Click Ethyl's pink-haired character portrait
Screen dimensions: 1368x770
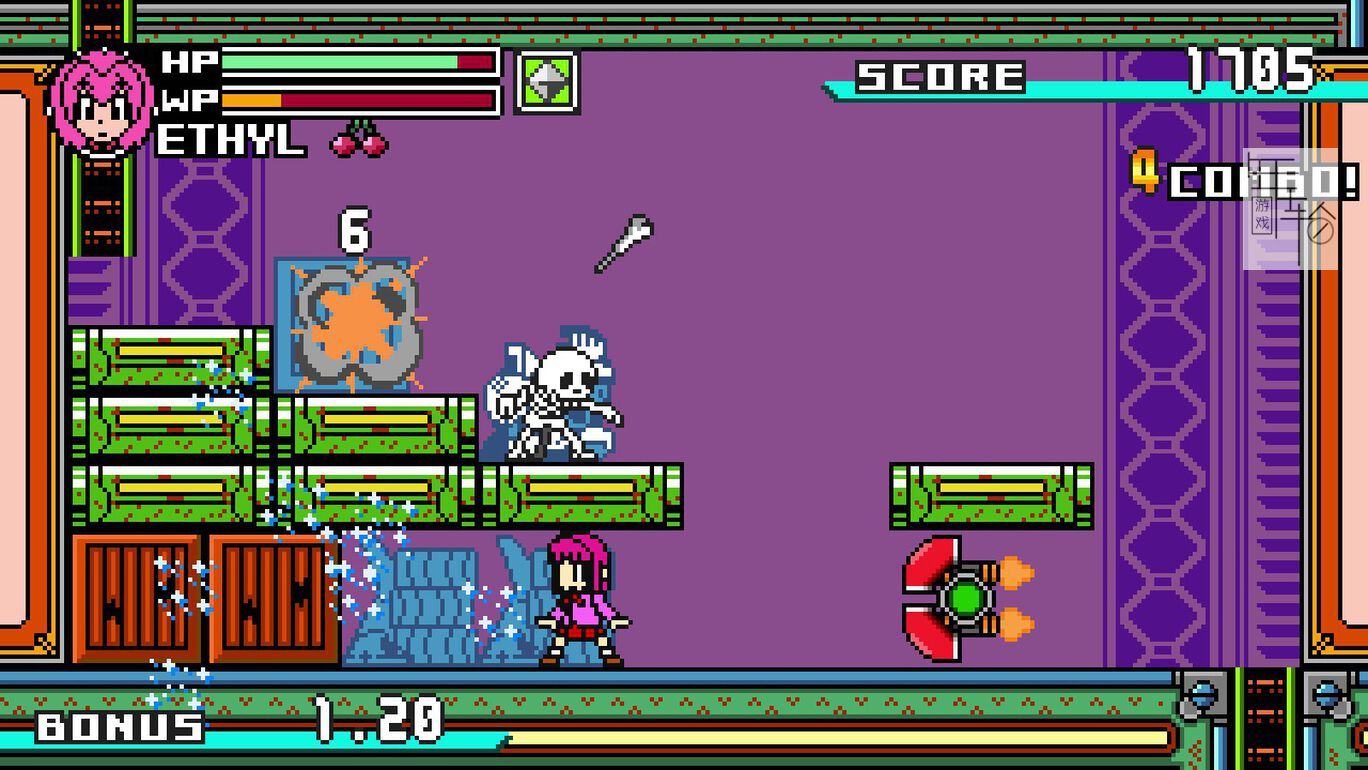point(101,103)
